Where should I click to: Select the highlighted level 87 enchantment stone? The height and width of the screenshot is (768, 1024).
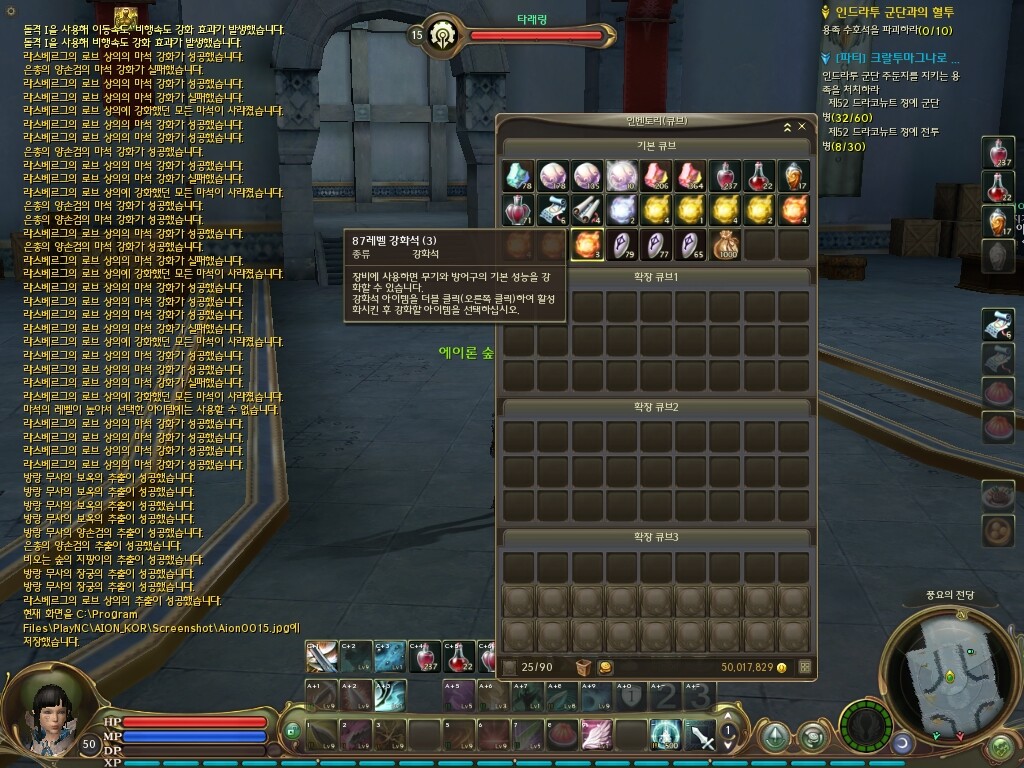tap(588, 244)
